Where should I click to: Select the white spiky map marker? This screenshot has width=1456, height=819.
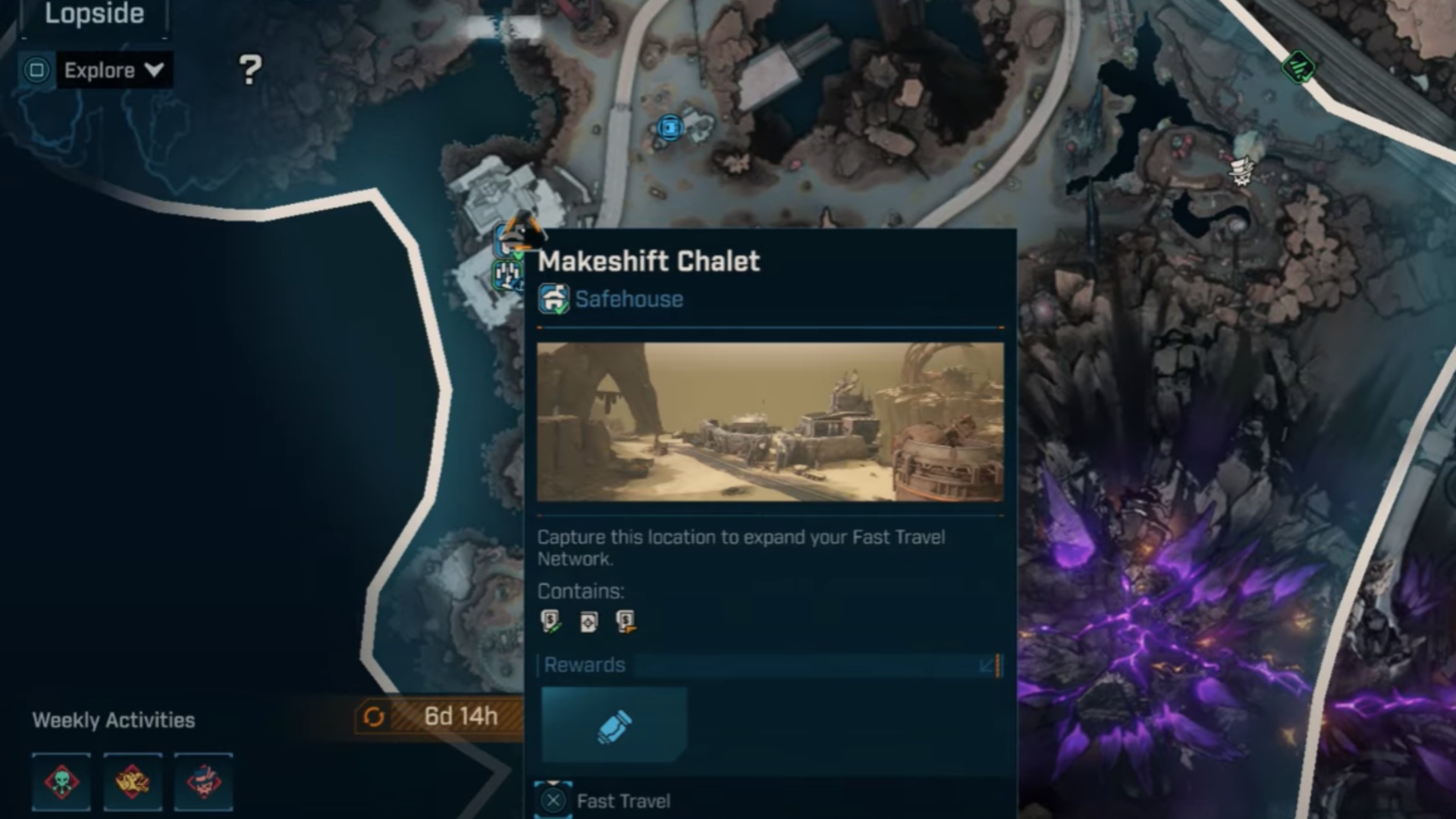[1241, 171]
